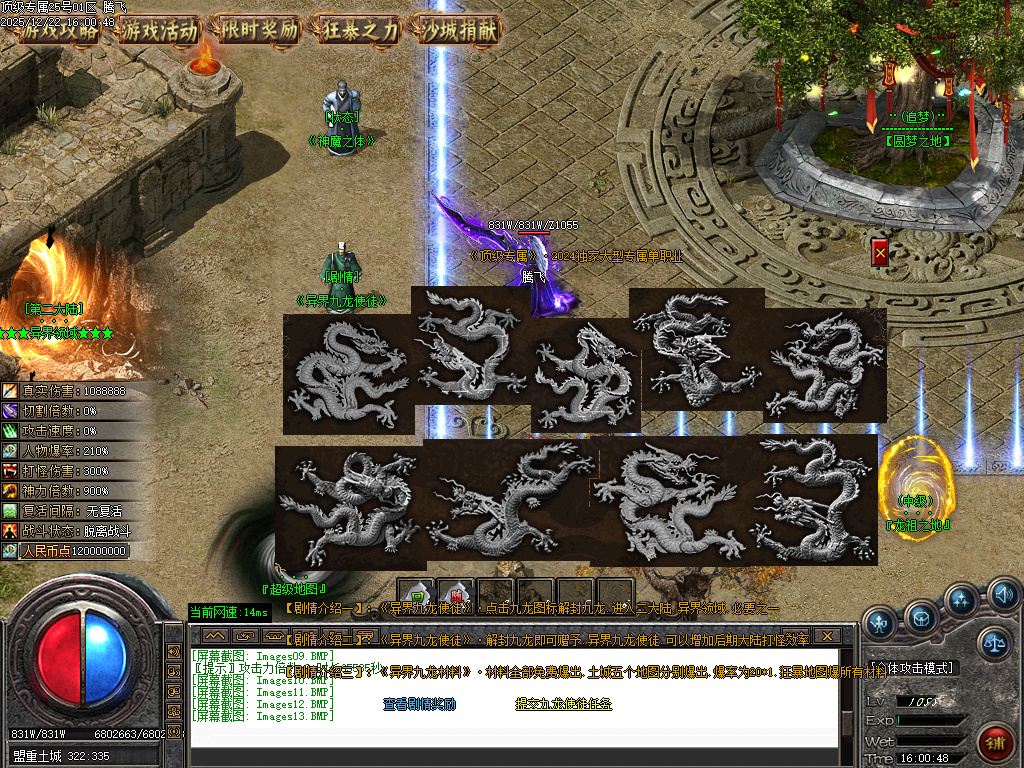Click the chat panel's first arrow button
Viewport: 1024px width, 768px height.
click(214, 635)
